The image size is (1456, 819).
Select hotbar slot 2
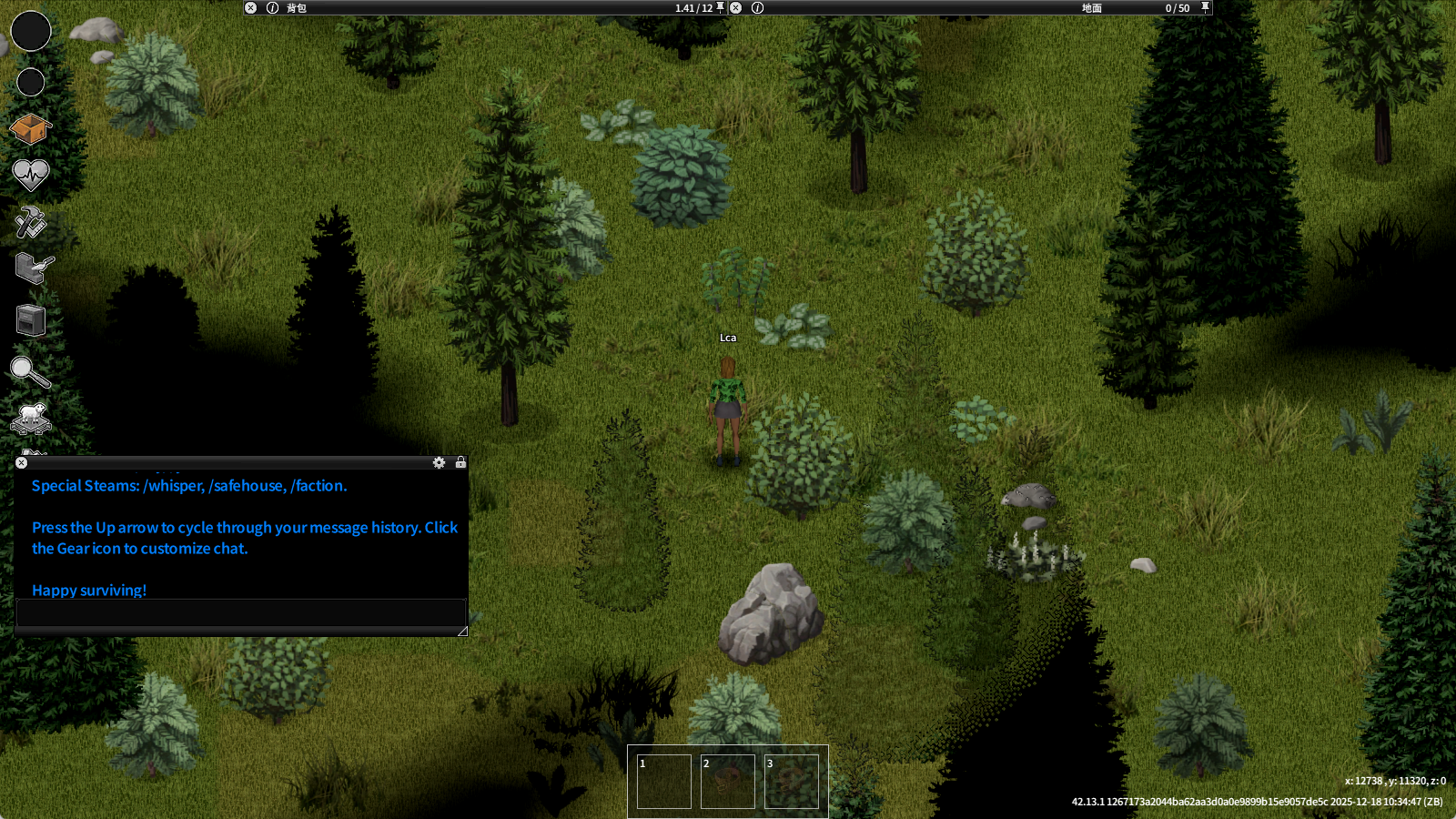728,781
